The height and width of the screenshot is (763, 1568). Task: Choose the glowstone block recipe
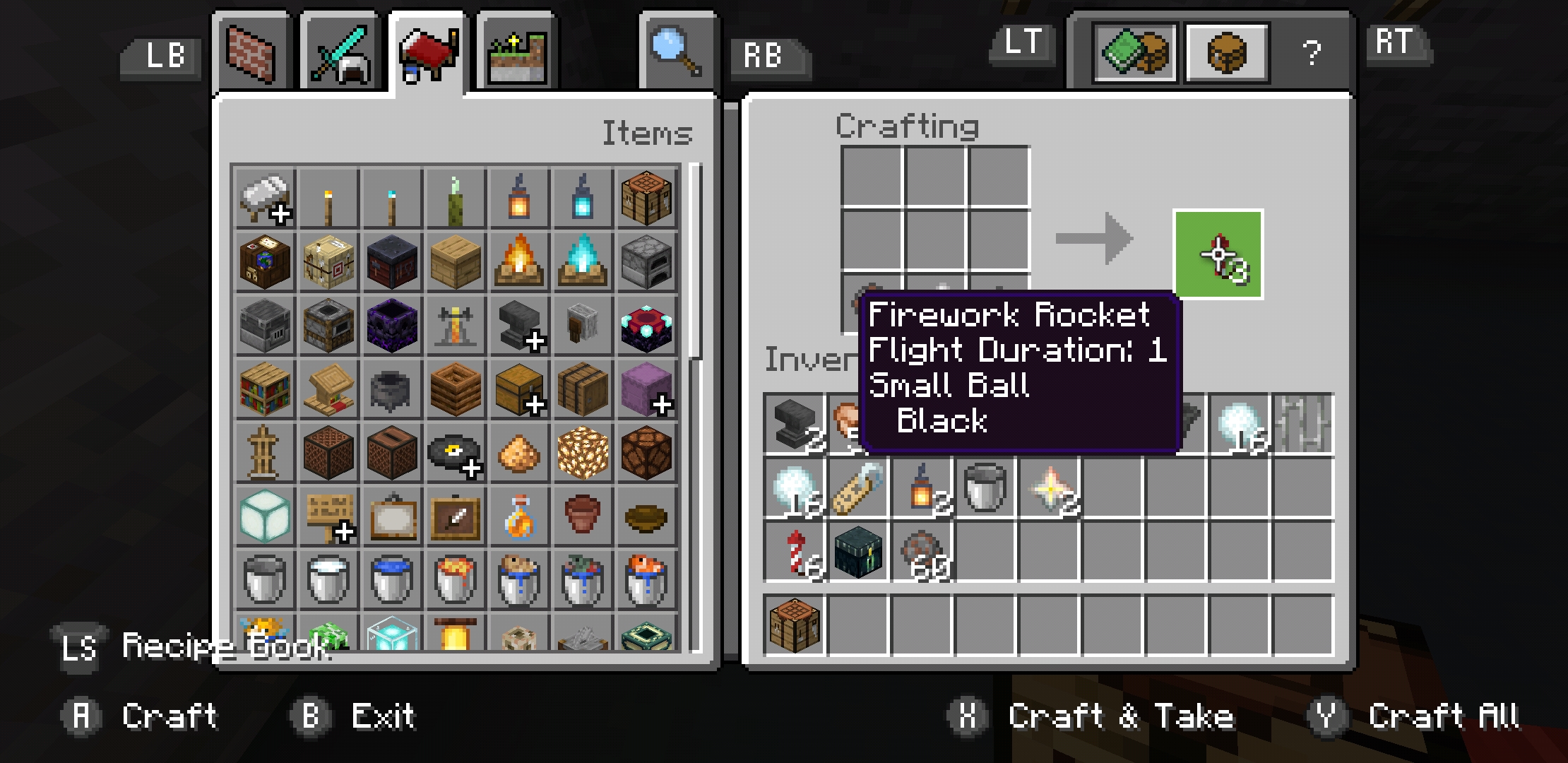click(582, 452)
